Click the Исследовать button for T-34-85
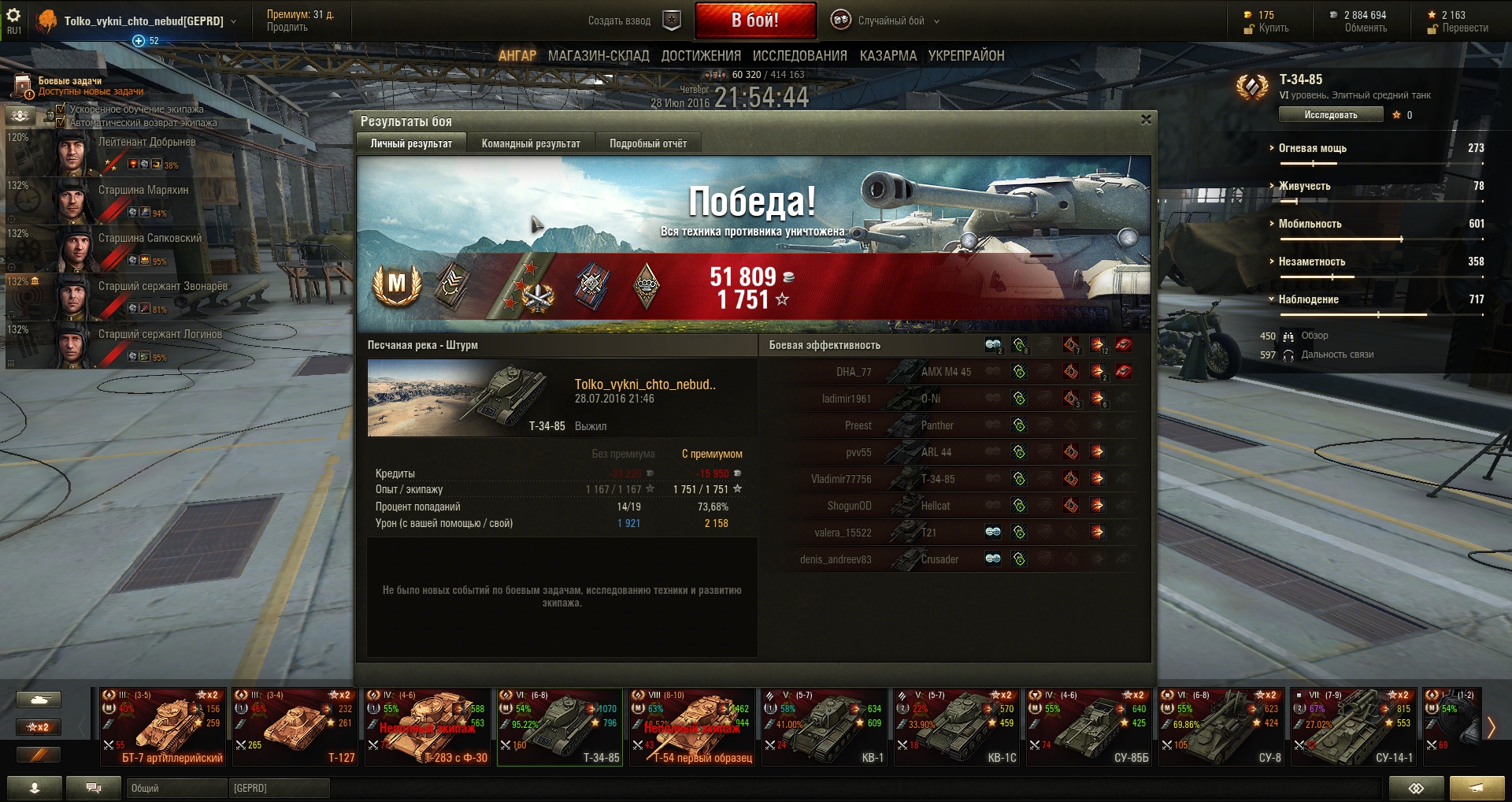Viewport: 1512px width, 802px height. [1330, 115]
